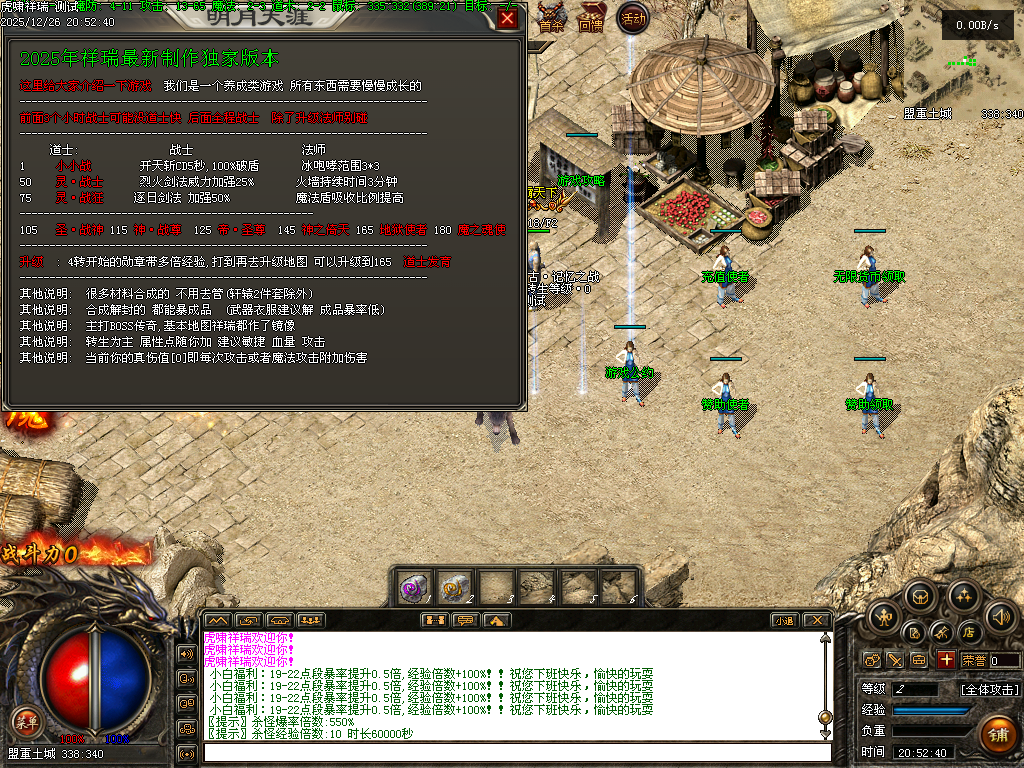Open the bag chest round button
The image size is (1024, 768).
point(920,598)
